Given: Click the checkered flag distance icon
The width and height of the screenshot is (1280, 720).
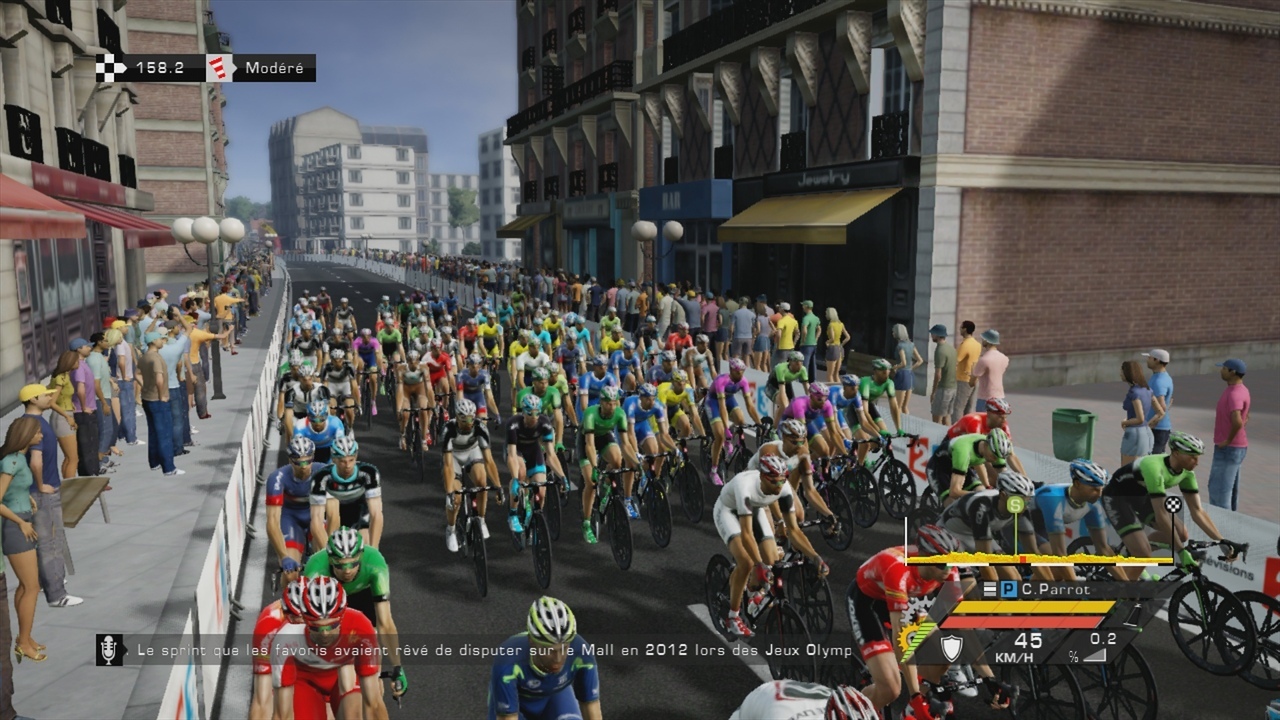Looking at the screenshot, I should coord(111,68).
